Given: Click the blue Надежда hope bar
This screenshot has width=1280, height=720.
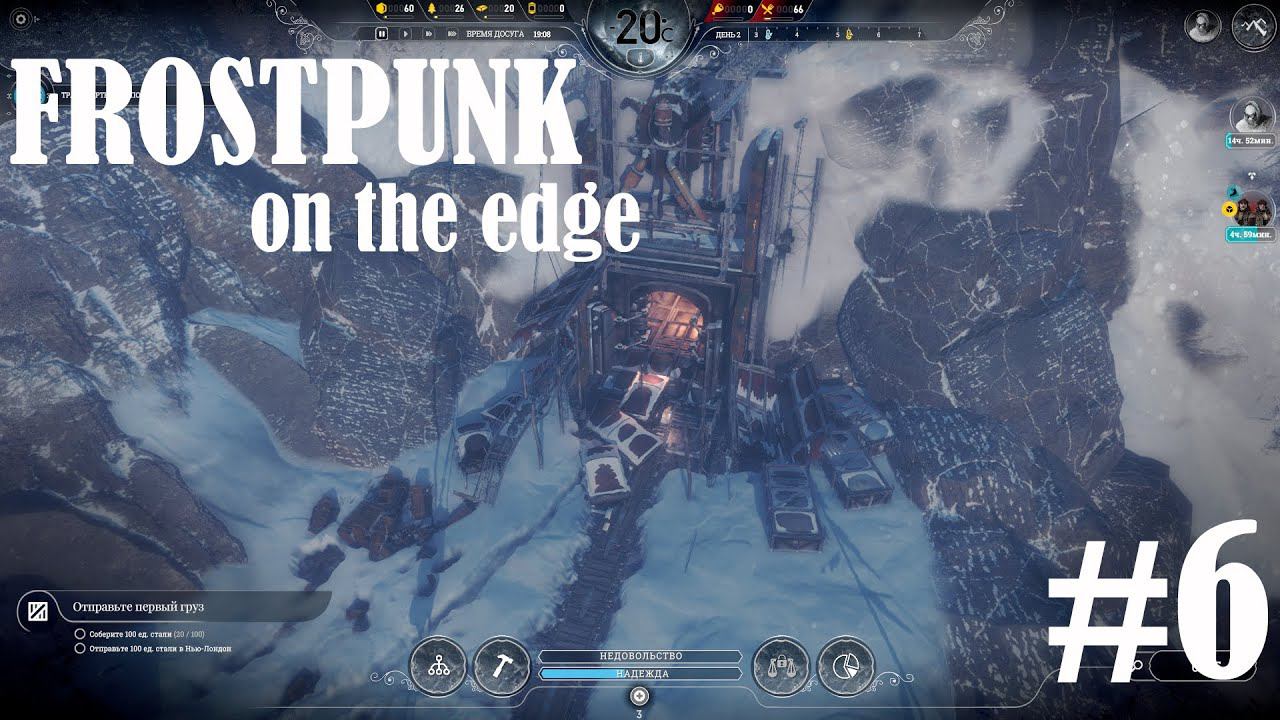Looking at the screenshot, I should [640, 673].
